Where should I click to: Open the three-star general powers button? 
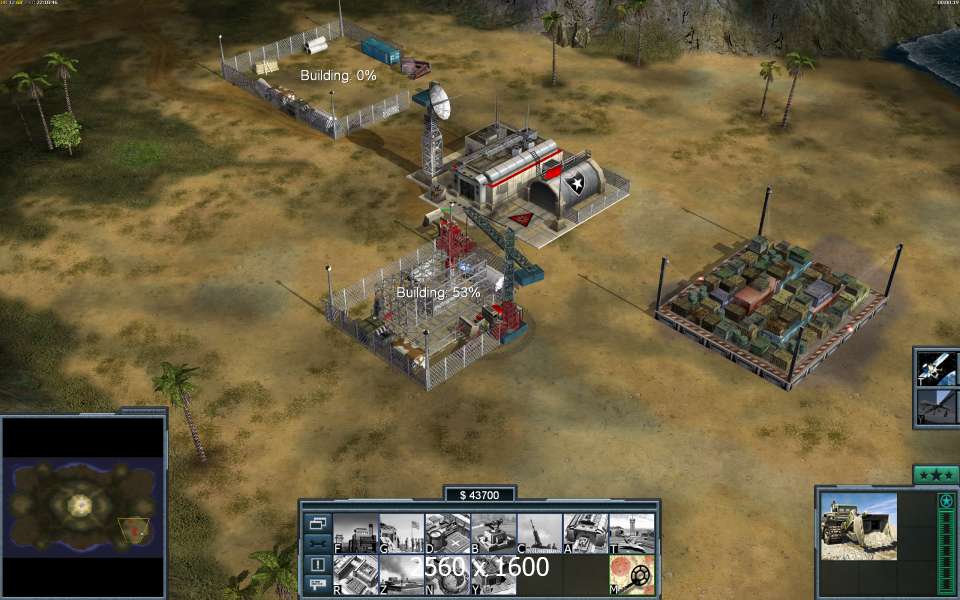pos(936,474)
